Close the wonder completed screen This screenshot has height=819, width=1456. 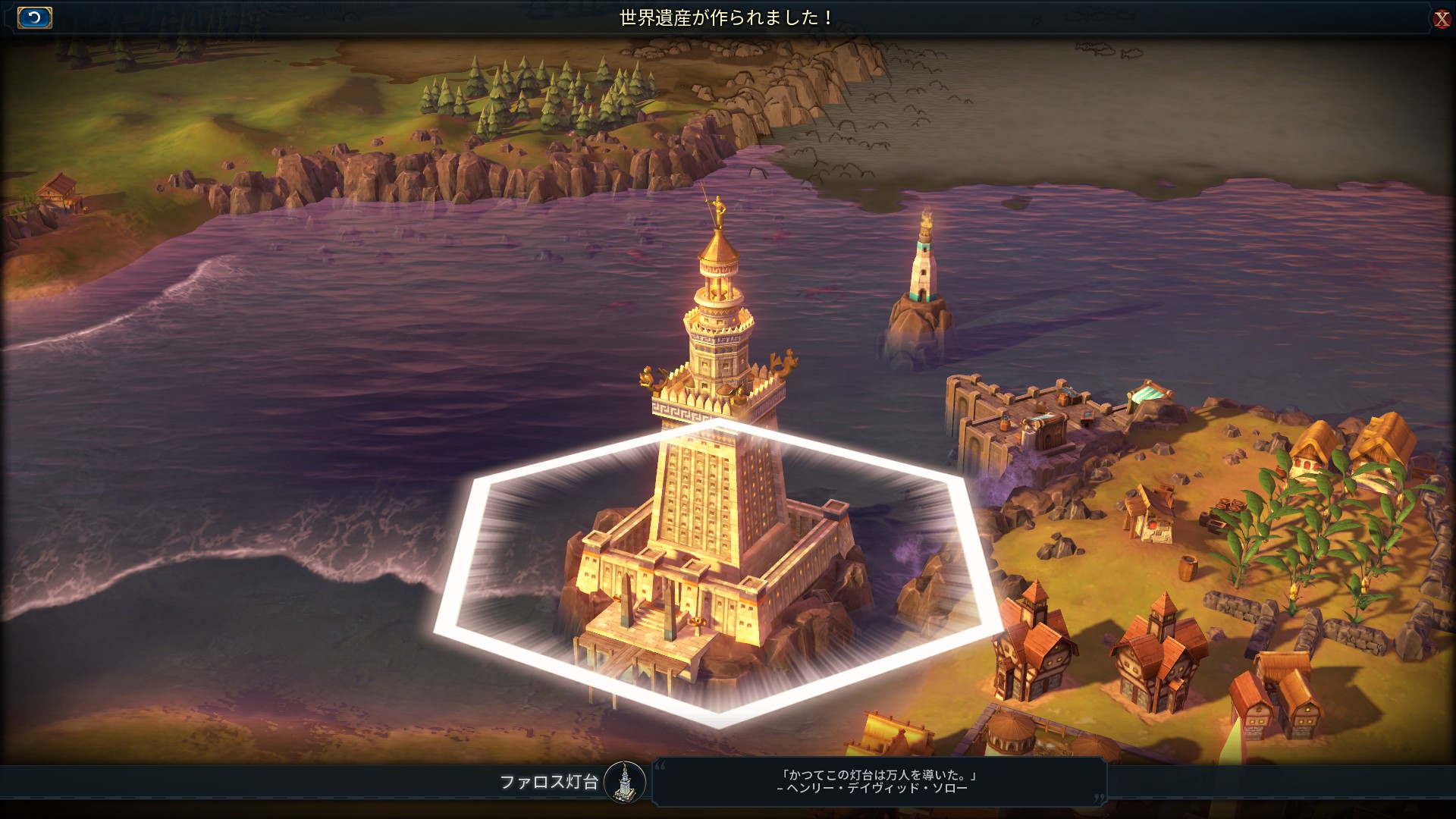point(1442,19)
